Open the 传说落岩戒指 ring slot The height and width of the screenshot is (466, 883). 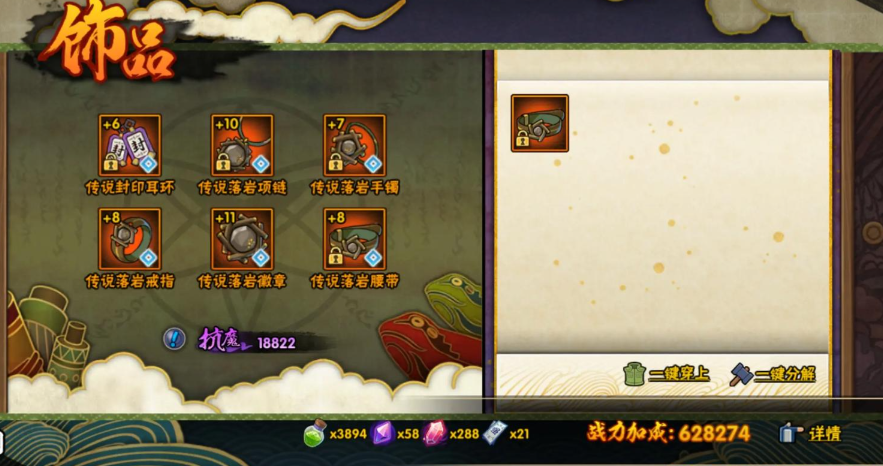tap(129, 239)
